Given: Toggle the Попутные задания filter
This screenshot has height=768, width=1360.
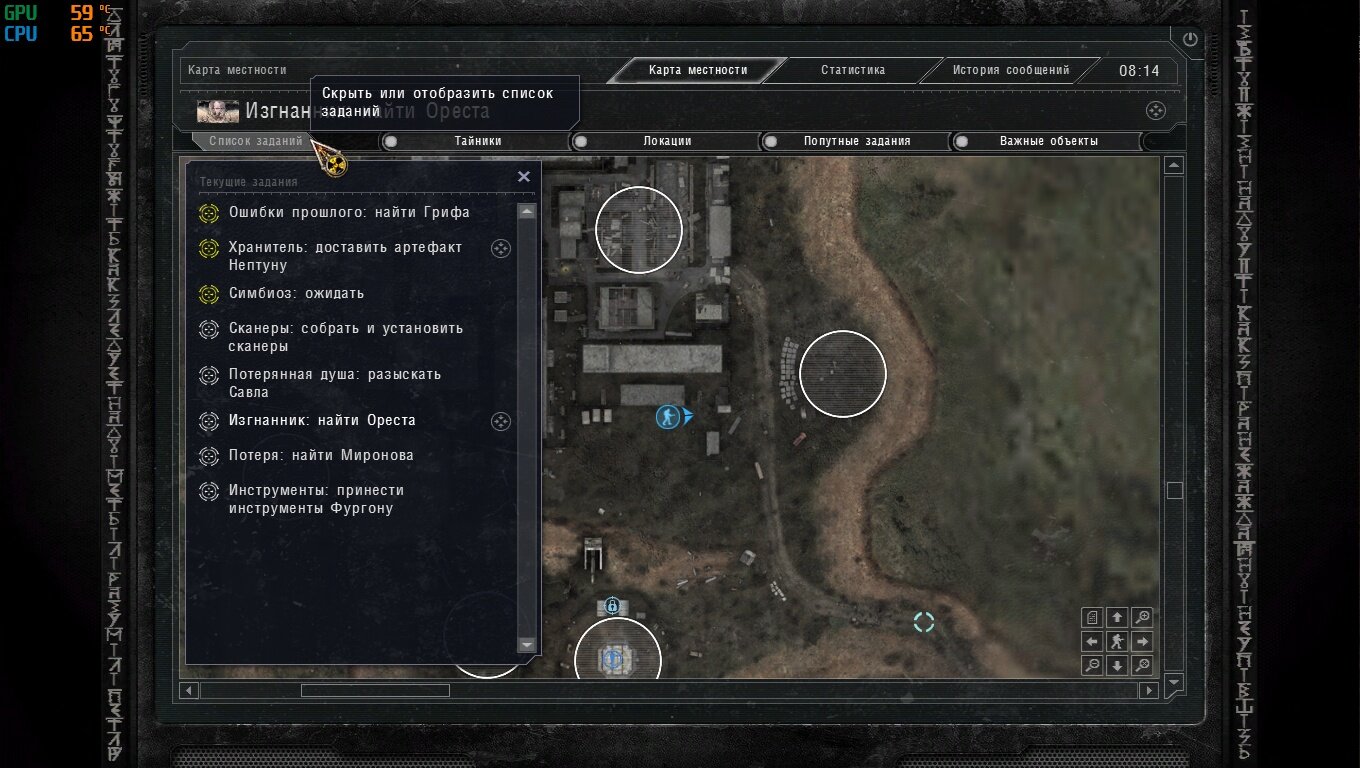Looking at the screenshot, I should pyautogui.click(x=856, y=141).
